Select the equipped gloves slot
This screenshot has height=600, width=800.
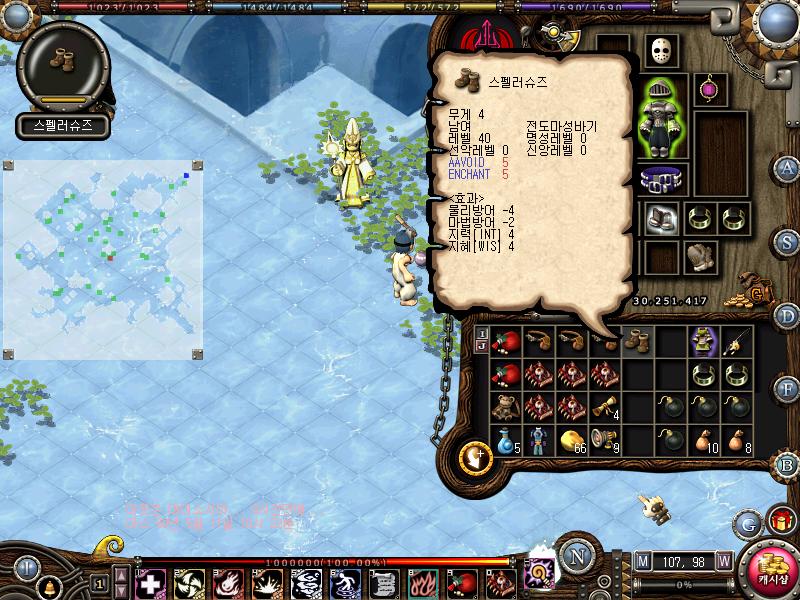[700, 256]
